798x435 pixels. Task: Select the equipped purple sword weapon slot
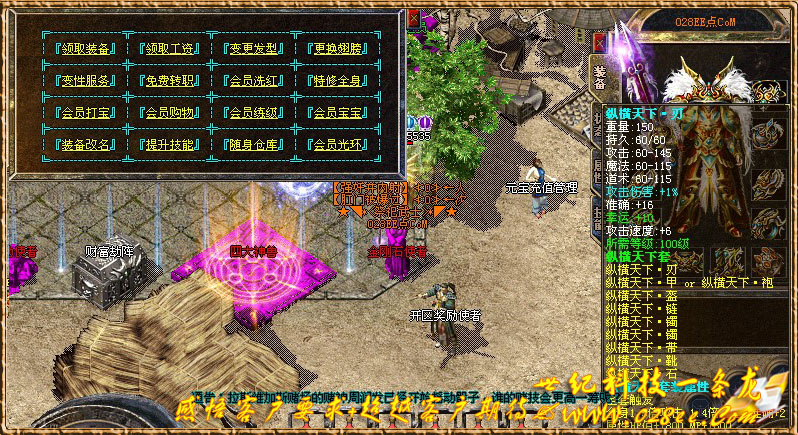point(635,70)
